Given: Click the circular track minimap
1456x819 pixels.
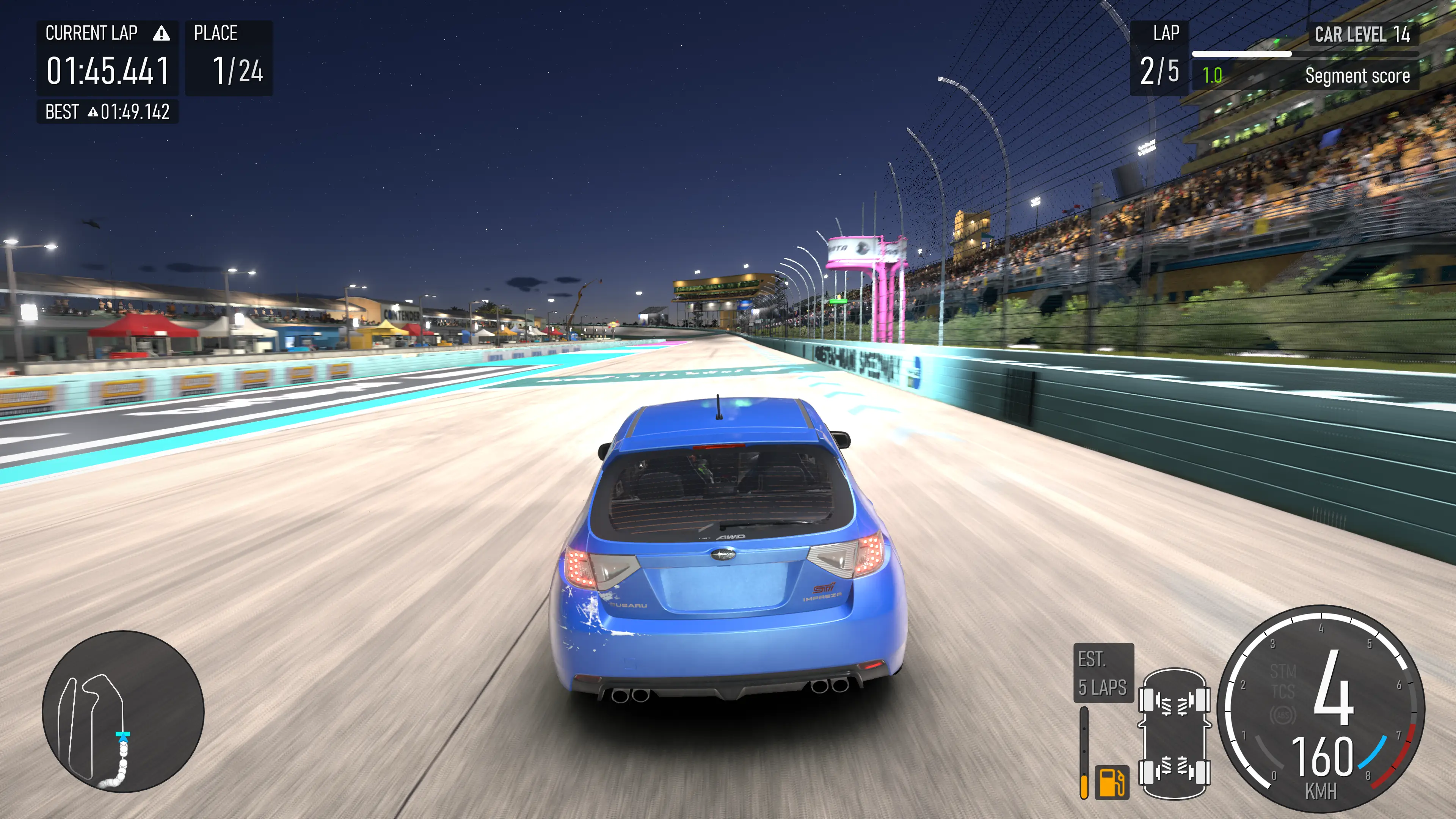Looking at the screenshot, I should coord(123,711).
